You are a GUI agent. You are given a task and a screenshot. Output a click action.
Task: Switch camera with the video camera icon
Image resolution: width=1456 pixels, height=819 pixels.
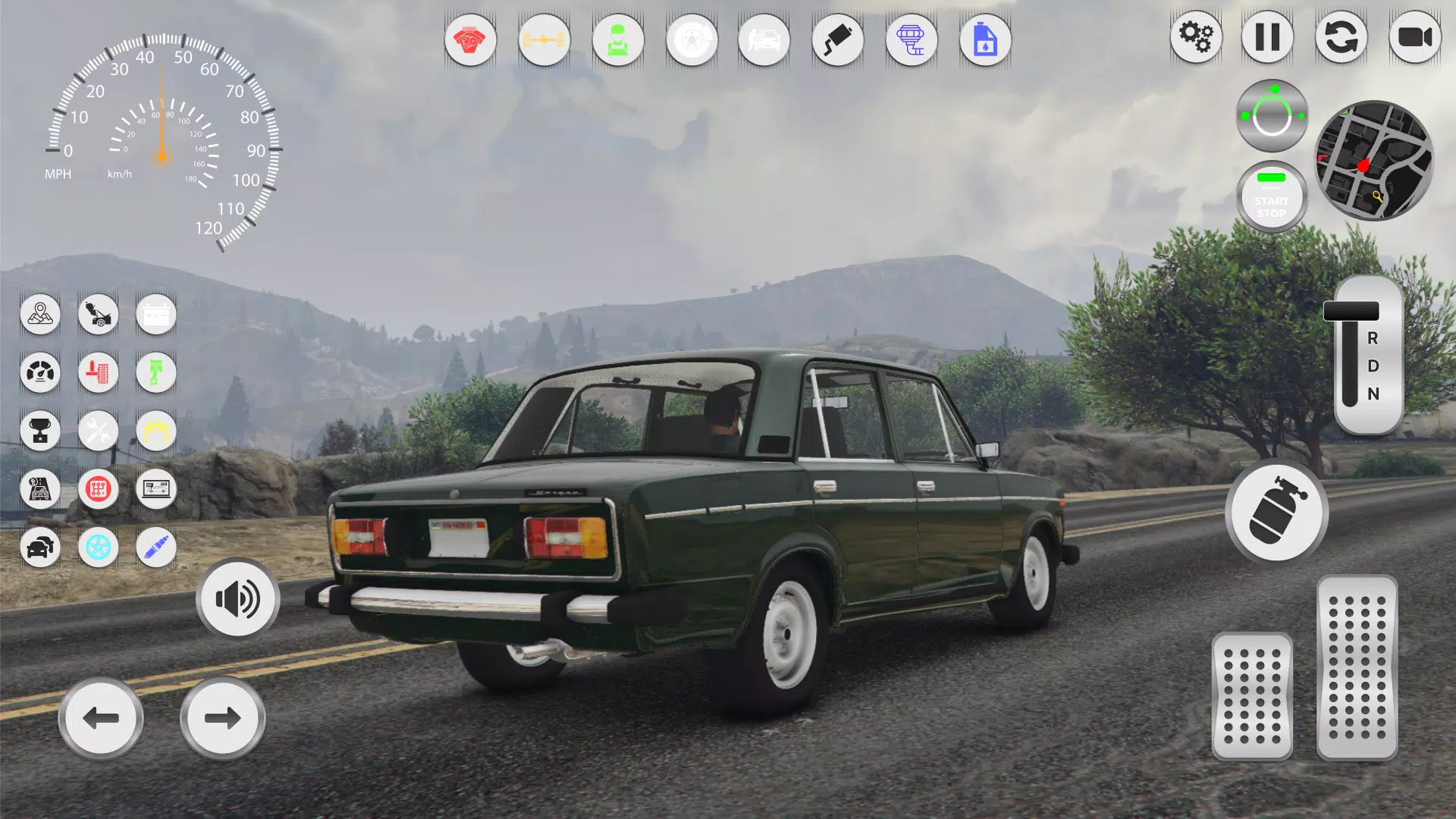pyautogui.click(x=1415, y=37)
